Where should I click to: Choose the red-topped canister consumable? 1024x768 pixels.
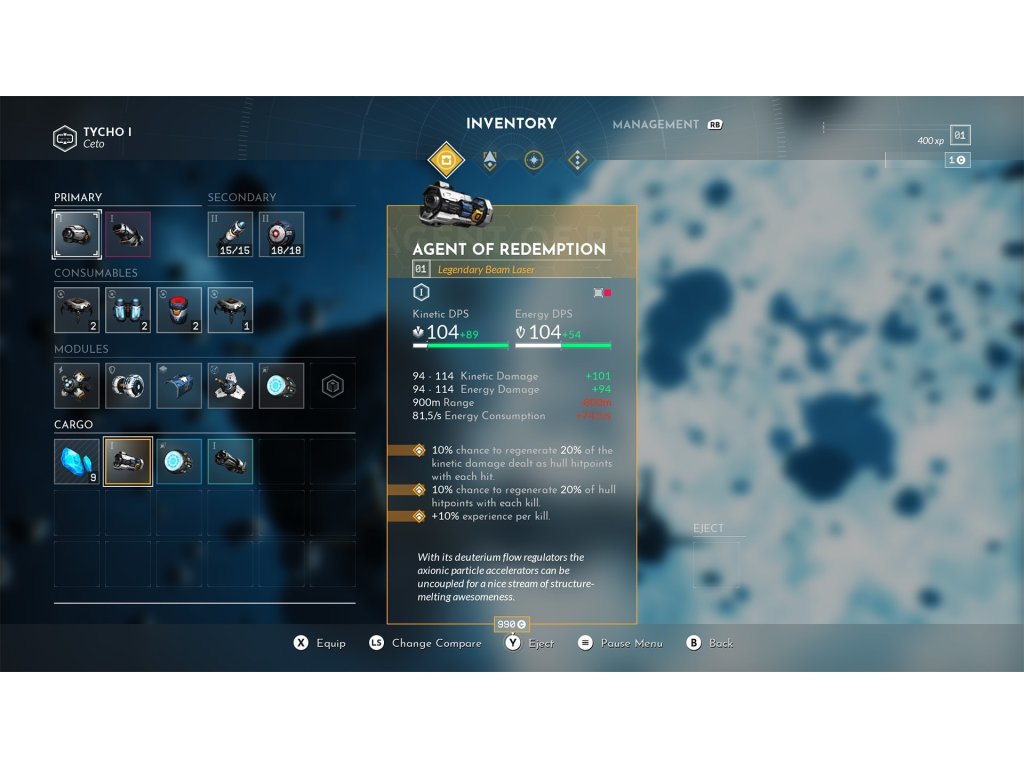[179, 310]
